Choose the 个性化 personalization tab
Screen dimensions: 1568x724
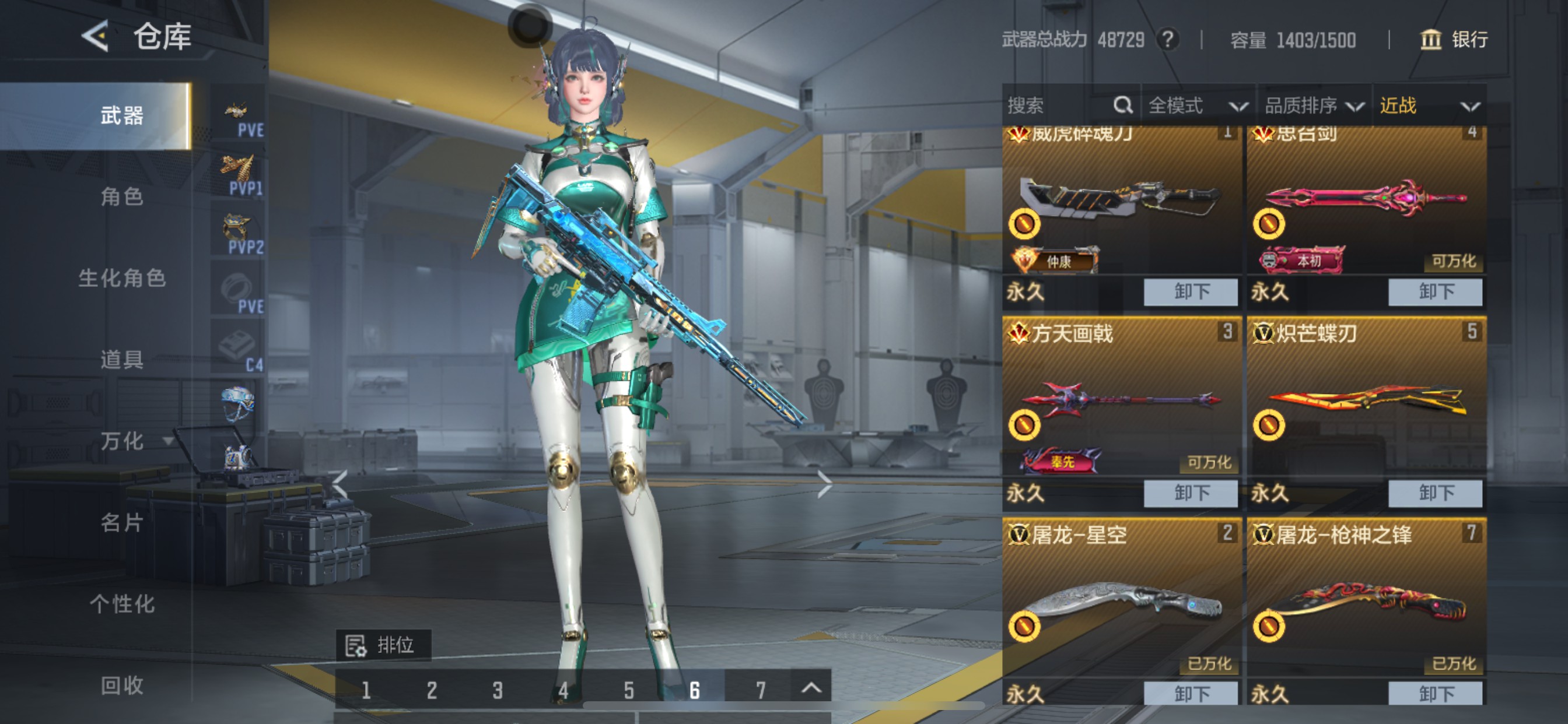pos(122,604)
